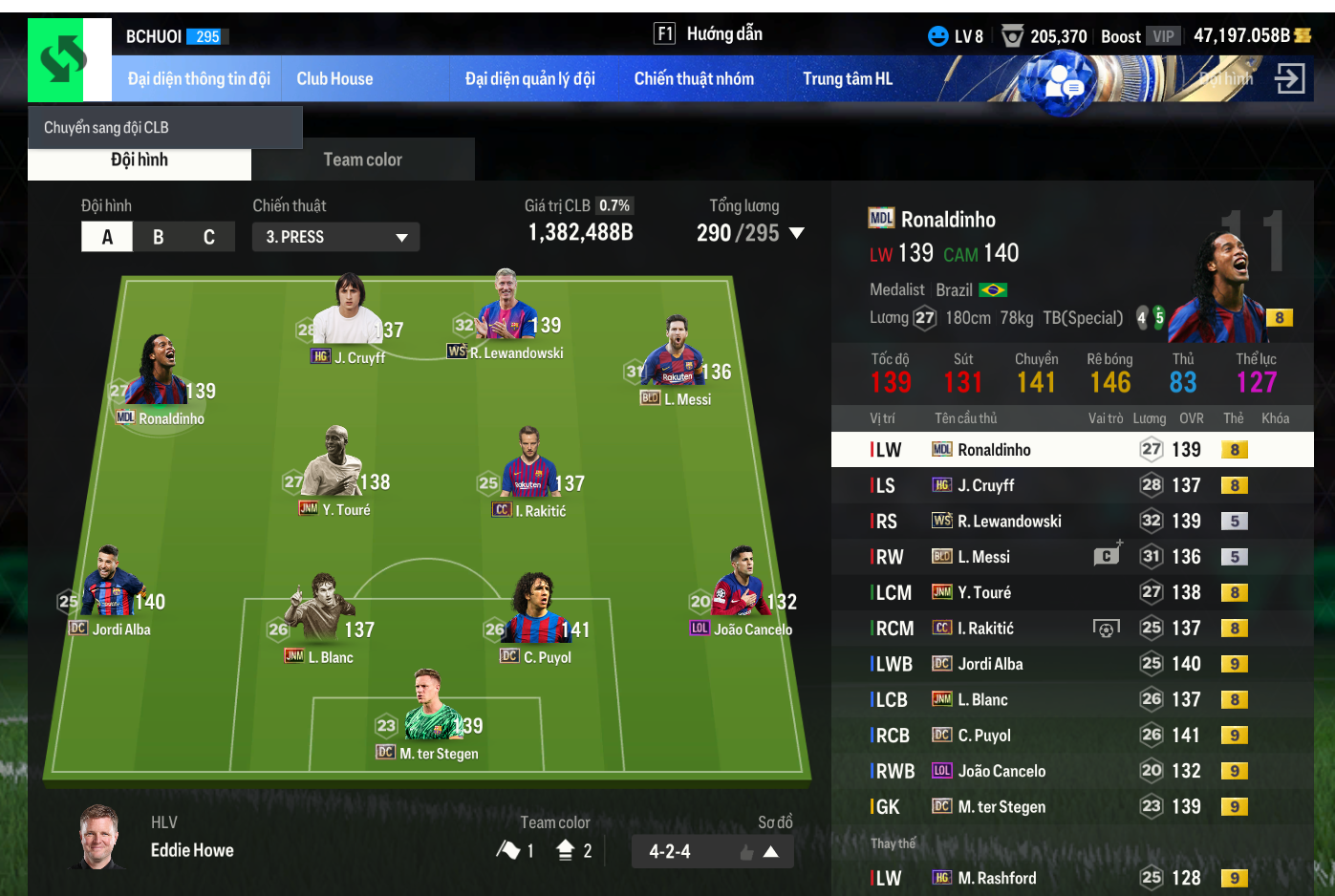
Task: Select Jordi Alba on the pitch
Action: click(112, 592)
